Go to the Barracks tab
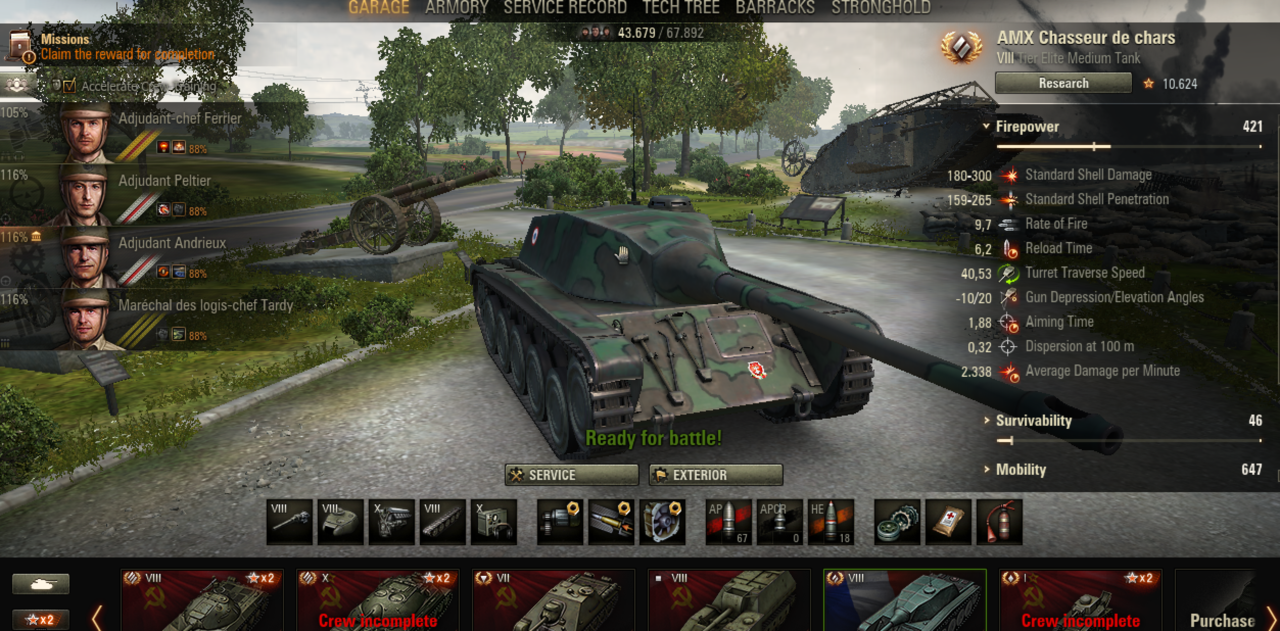 point(775,8)
